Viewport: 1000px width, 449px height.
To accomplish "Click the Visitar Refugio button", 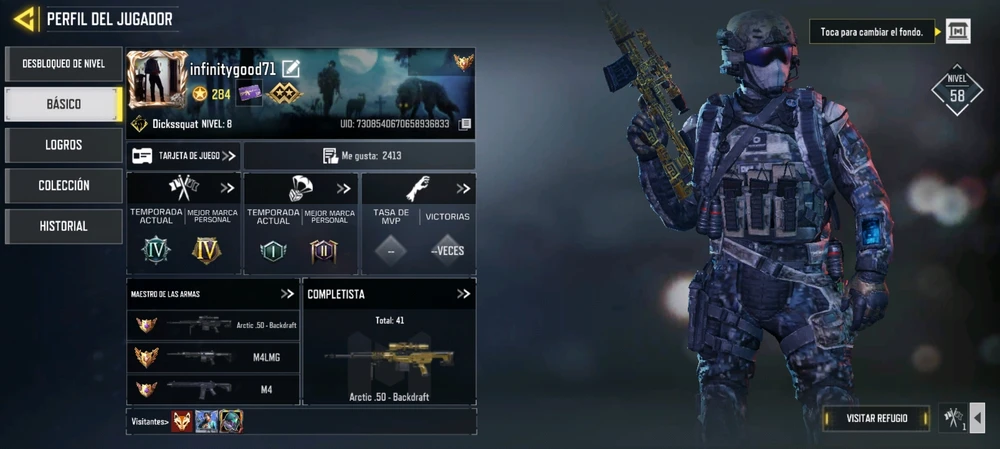I will [876, 418].
